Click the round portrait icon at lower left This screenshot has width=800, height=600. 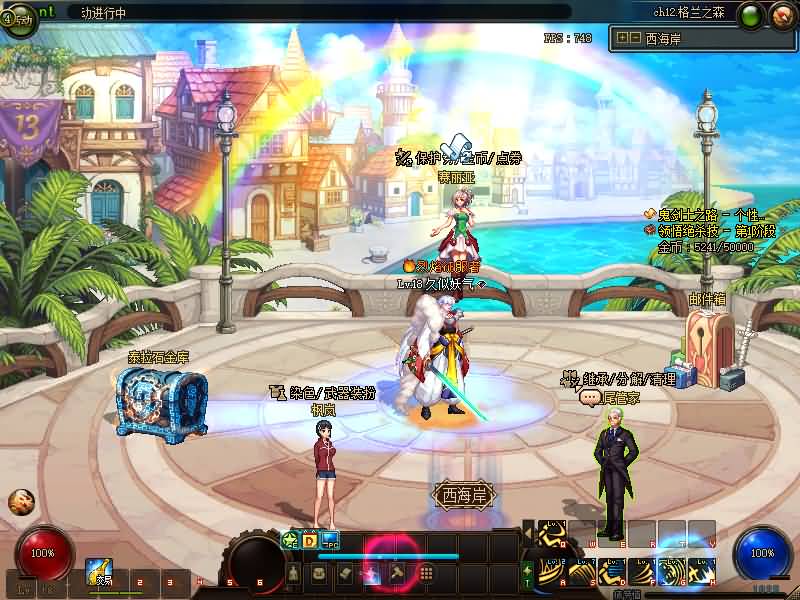click(20, 502)
